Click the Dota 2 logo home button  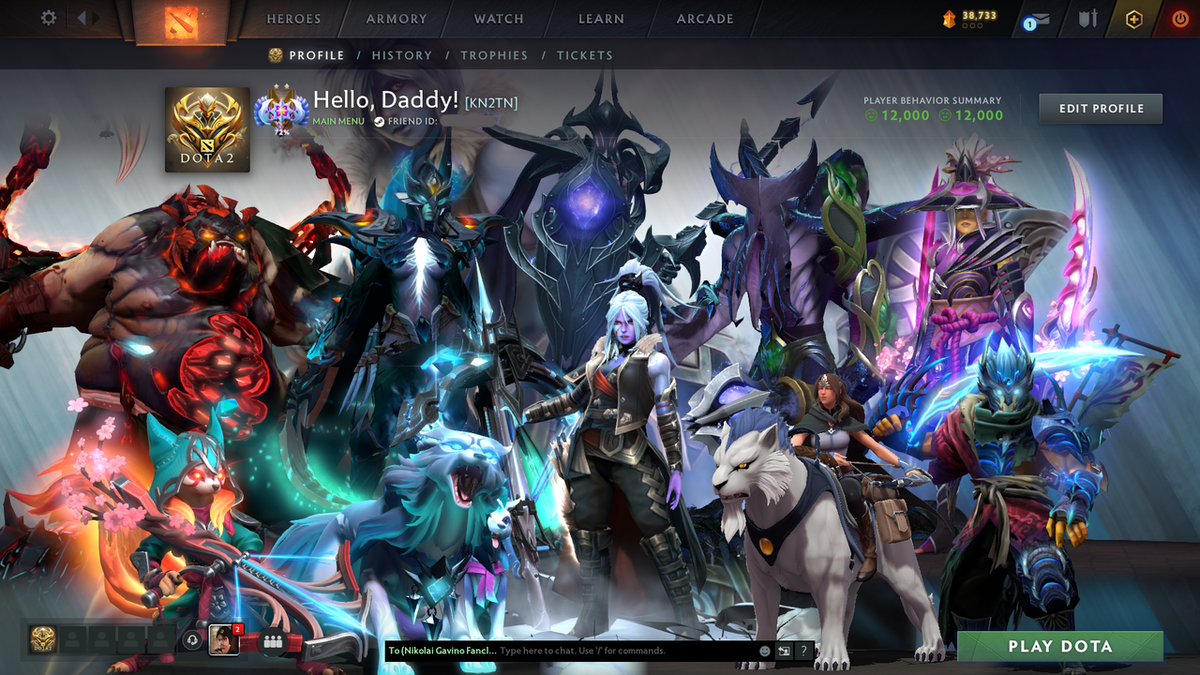[x=180, y=21]
